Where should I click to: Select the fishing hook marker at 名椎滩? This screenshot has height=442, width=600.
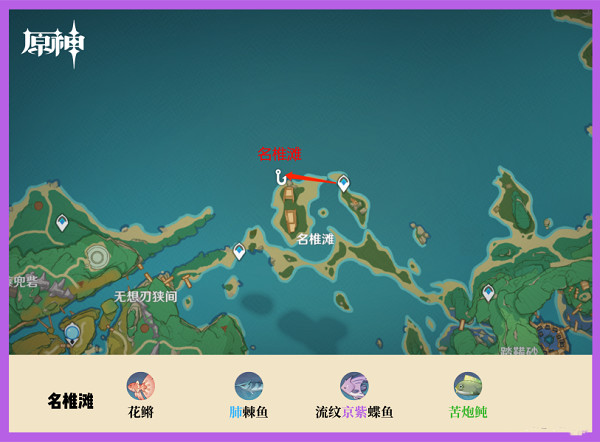click(x=281, y=177)
